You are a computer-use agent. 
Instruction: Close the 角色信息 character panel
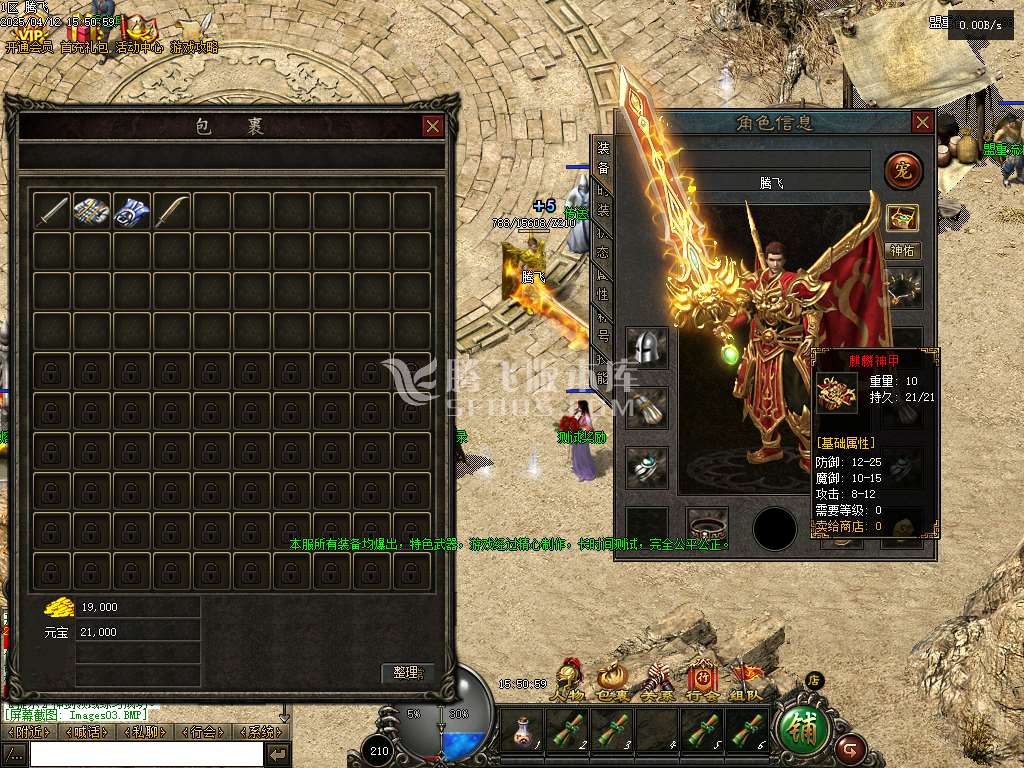[922, 122]
